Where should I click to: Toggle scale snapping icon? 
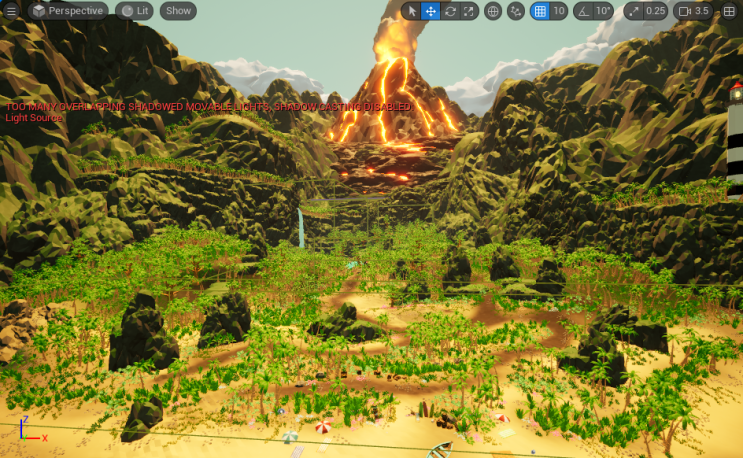633,11
